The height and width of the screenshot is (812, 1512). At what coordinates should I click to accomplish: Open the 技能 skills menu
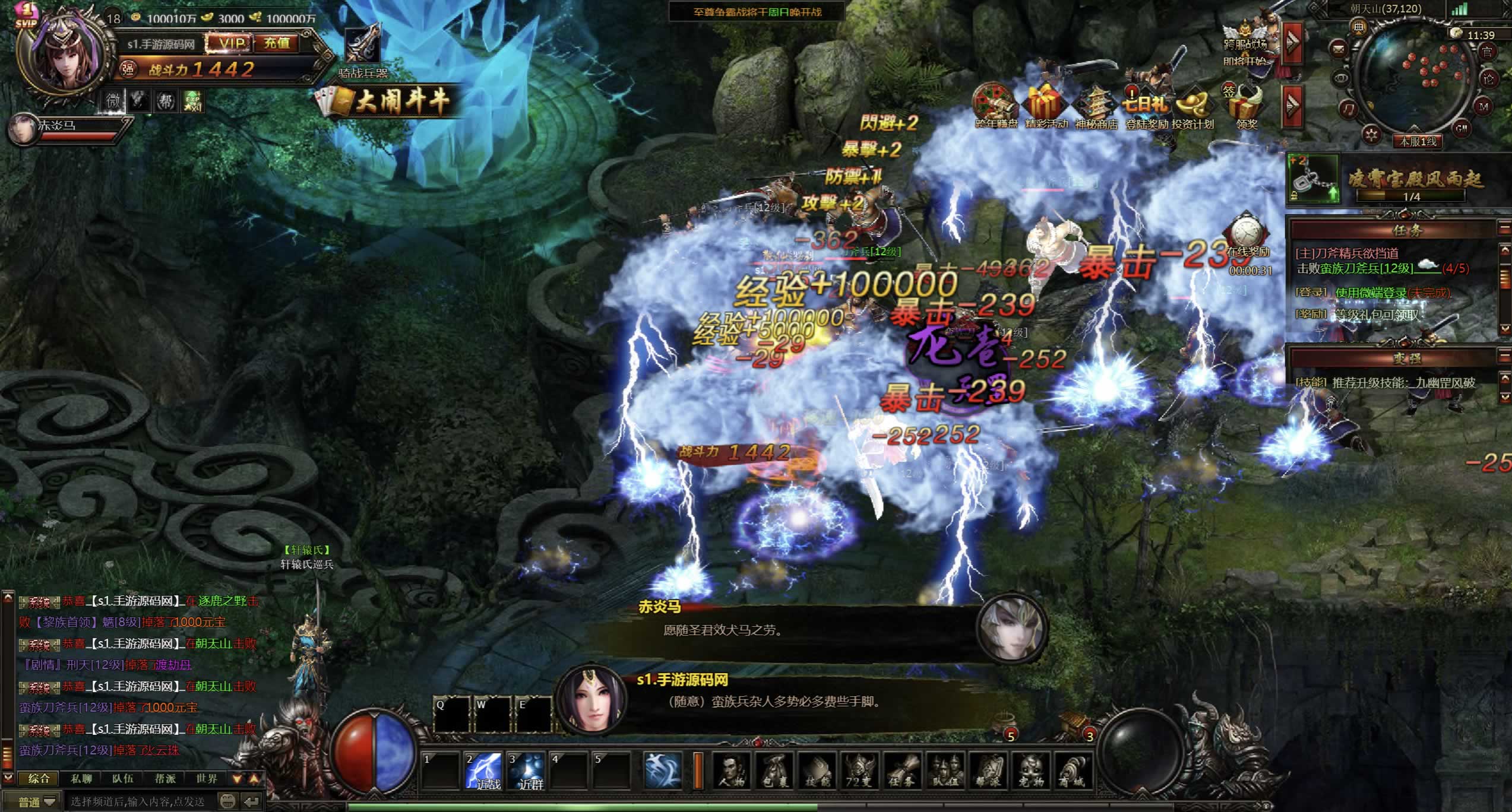[817, 772]
